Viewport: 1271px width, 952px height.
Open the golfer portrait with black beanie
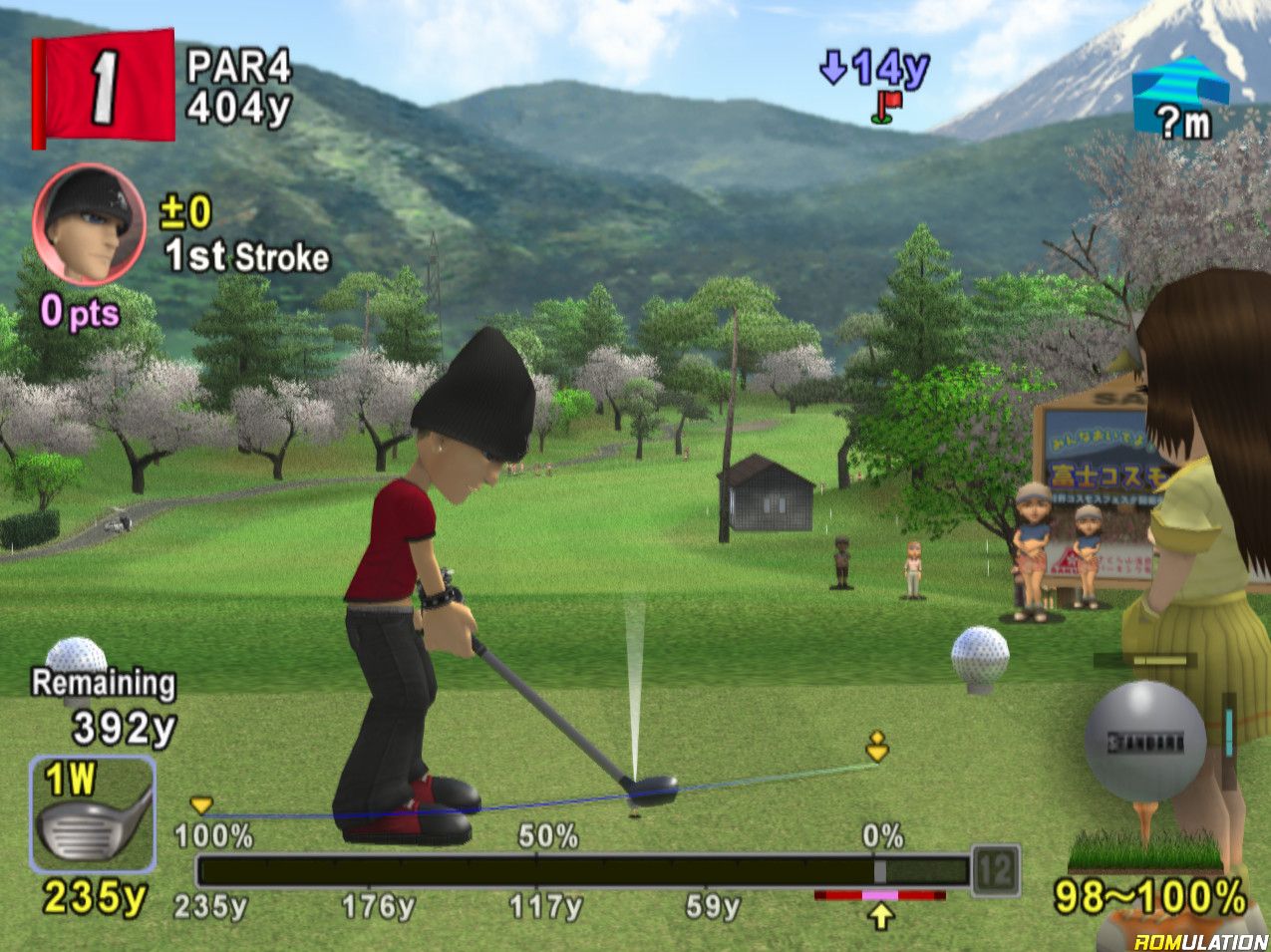(x=89, y=224)
